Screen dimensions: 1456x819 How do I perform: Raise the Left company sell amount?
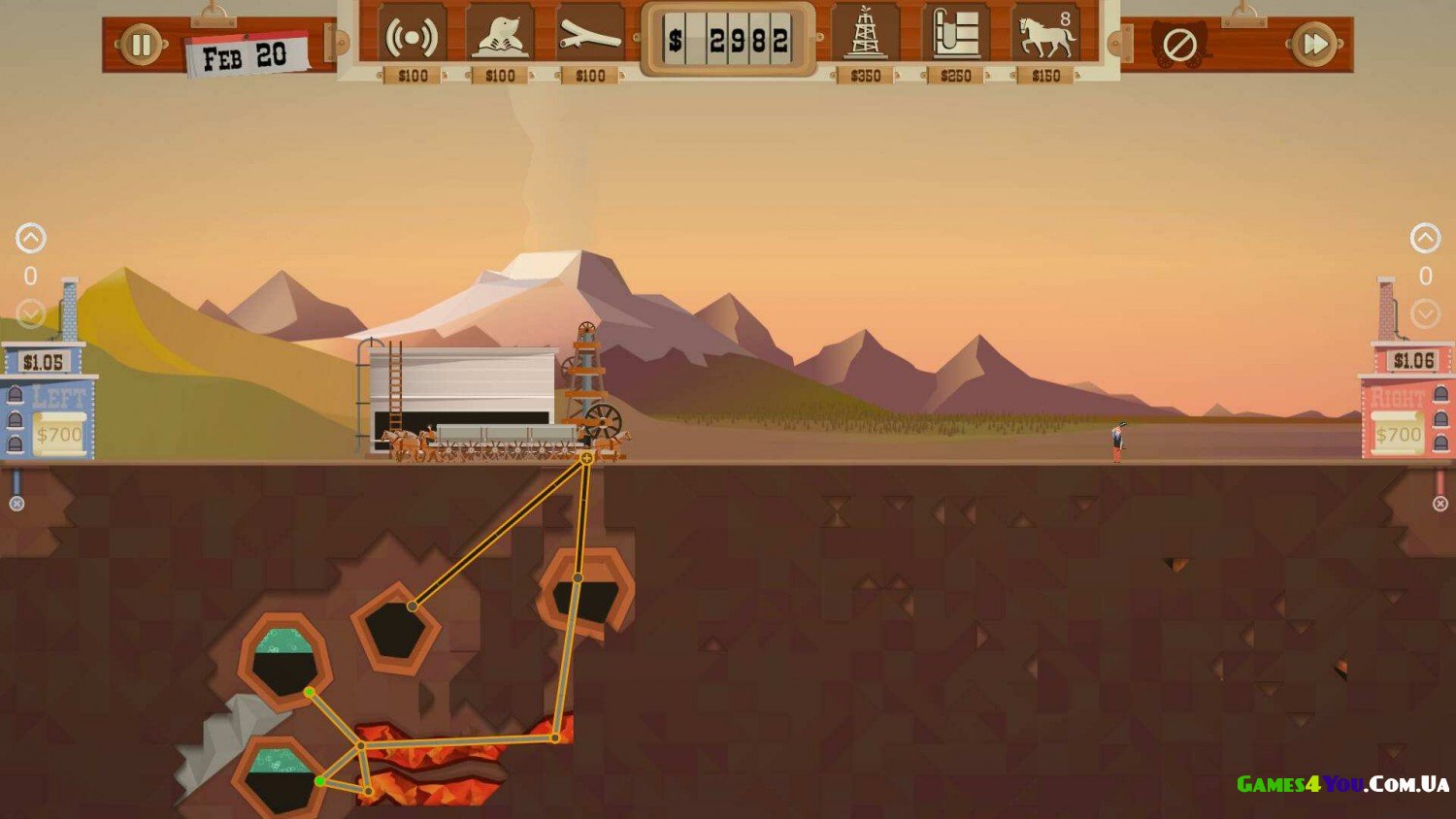coord(30,238)
